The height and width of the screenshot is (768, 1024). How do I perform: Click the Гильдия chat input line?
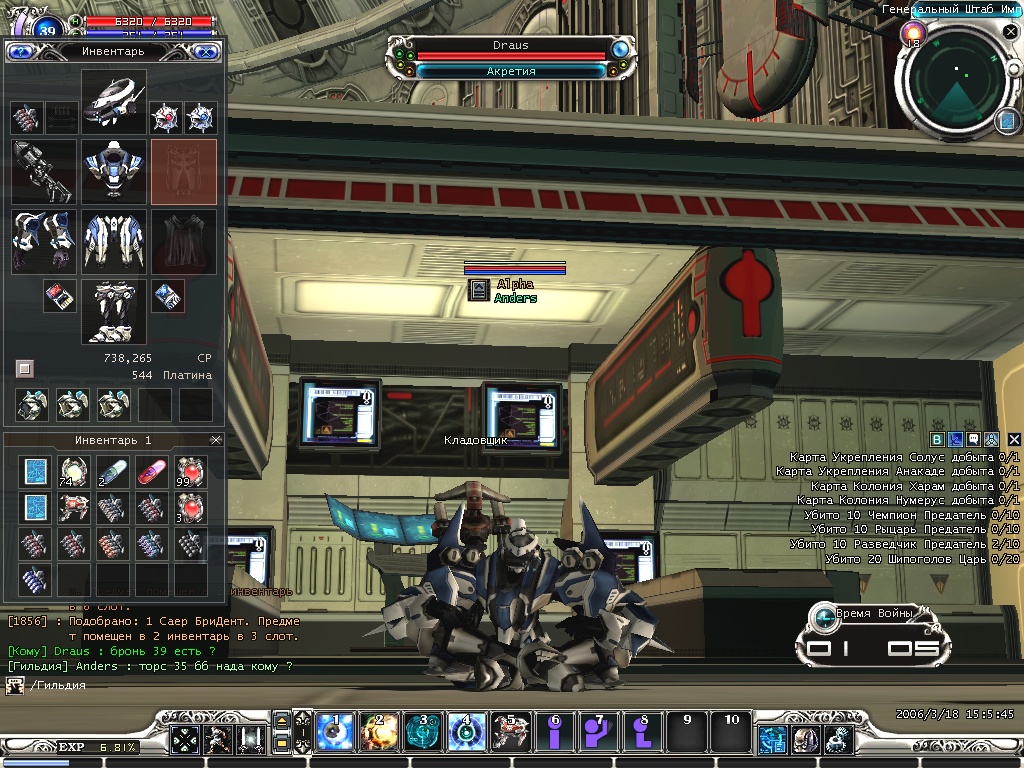coord(150,685)
